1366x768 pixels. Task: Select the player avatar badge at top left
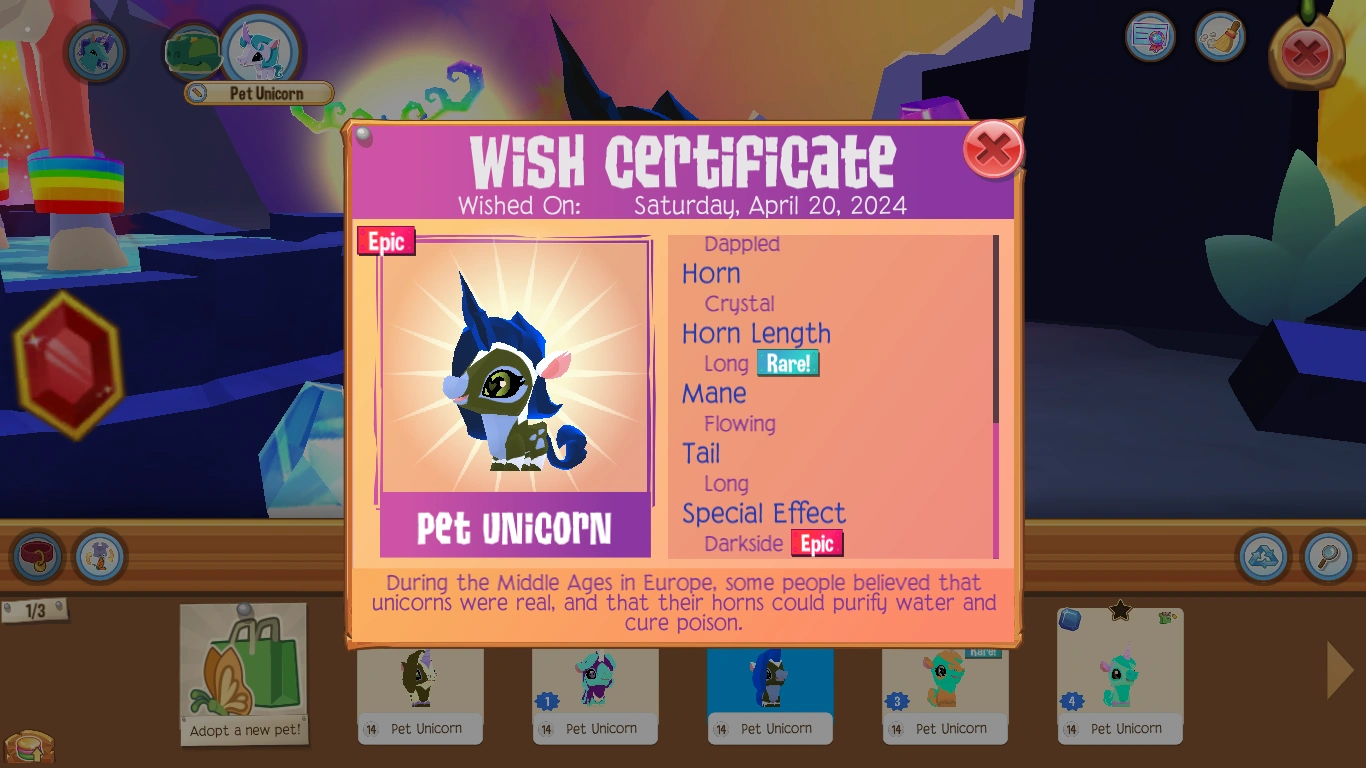click(x=95, y=52)
